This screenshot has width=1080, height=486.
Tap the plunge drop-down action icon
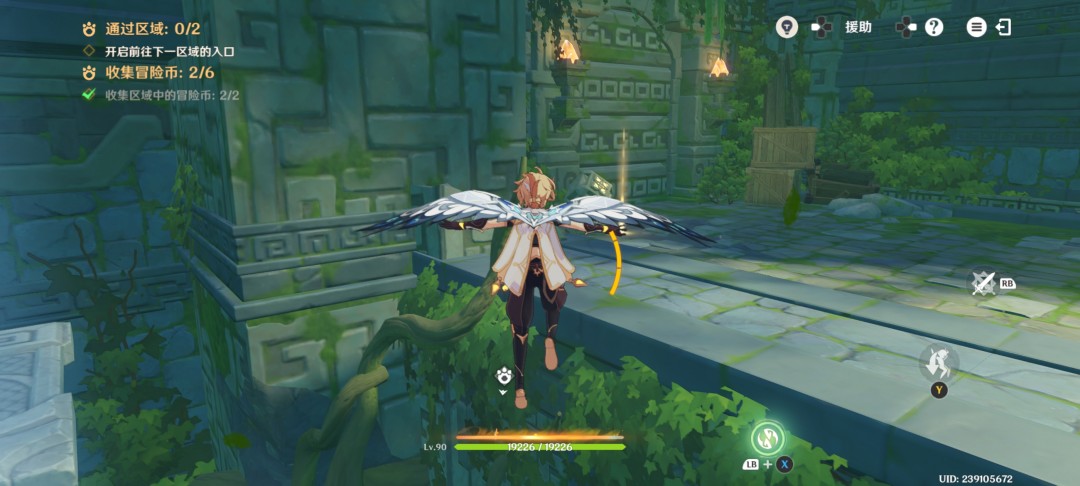click(939, 362)
